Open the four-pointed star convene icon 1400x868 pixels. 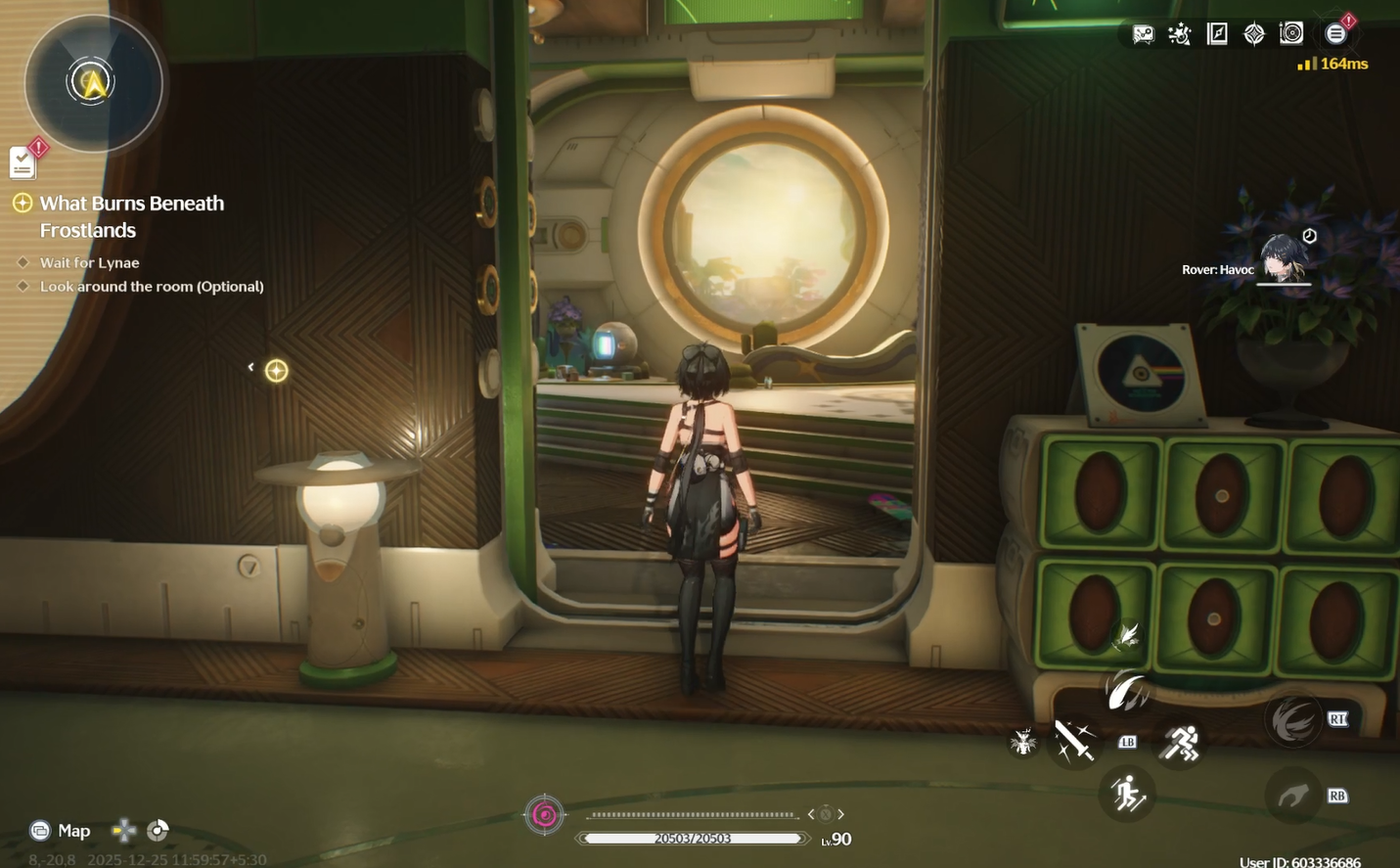(x=1254, y=34)
